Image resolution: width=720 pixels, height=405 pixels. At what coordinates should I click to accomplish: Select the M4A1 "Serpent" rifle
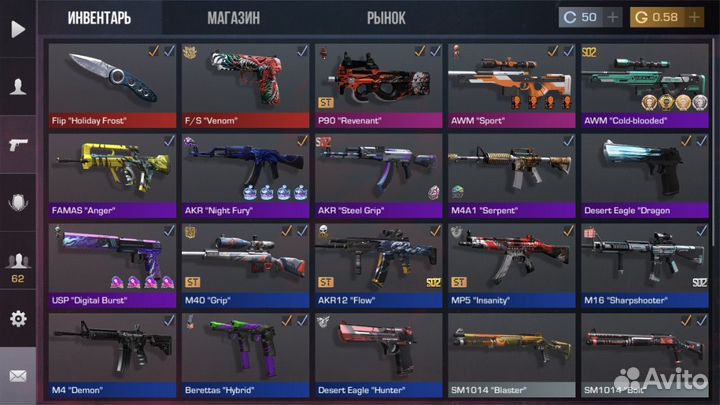511,174
